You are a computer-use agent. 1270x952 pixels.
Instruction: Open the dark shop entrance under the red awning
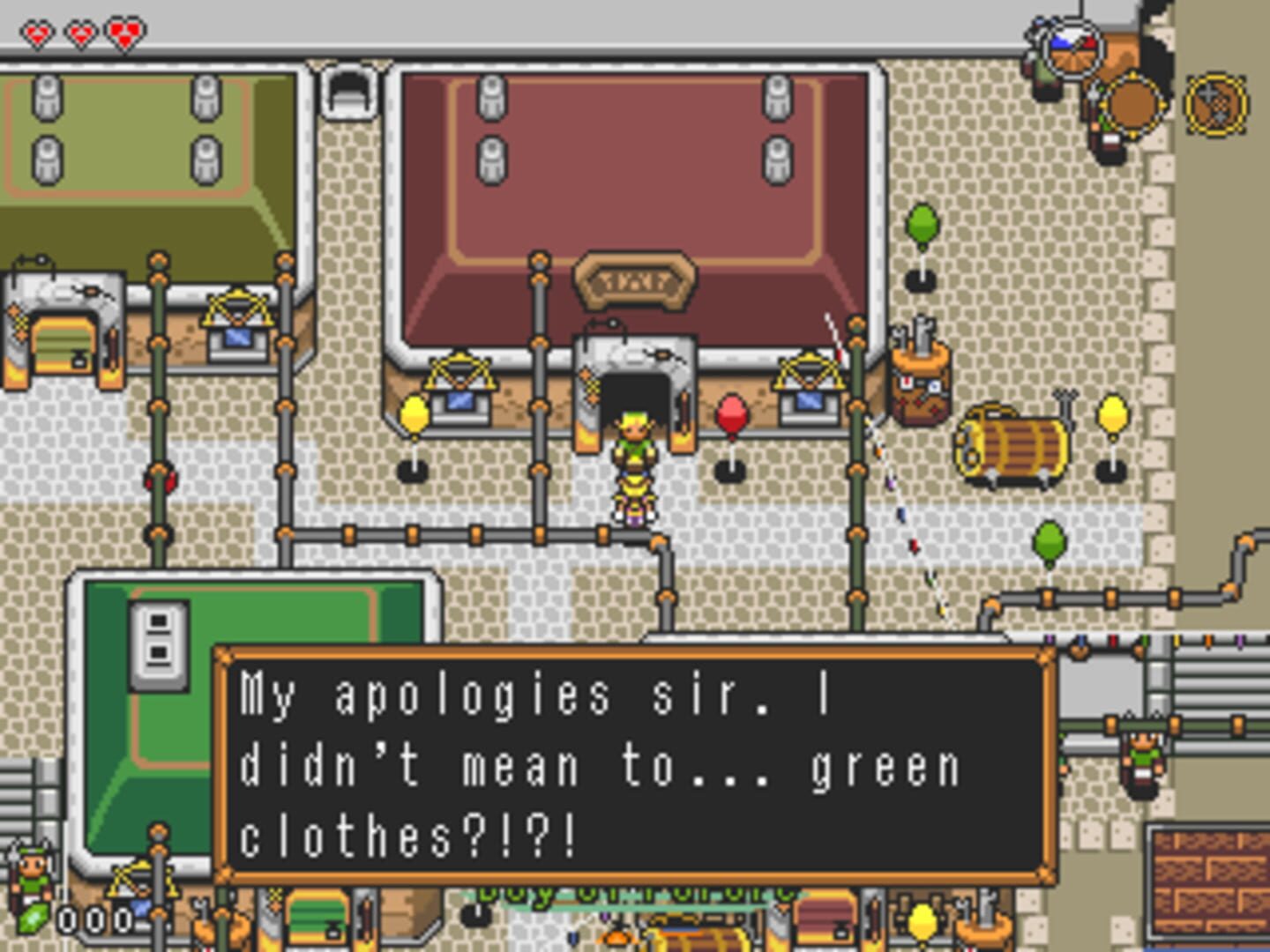click(633, 392)
